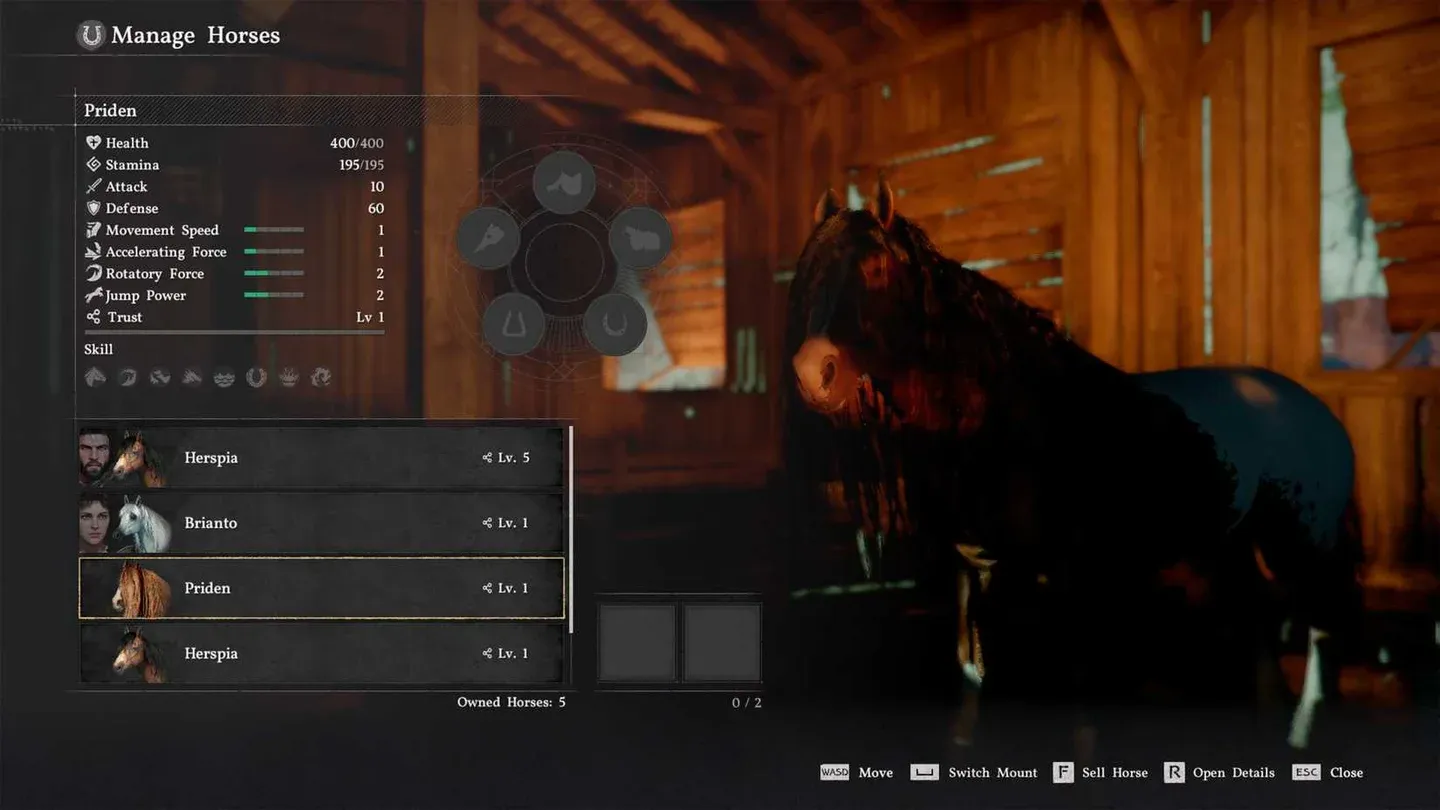Select the horse barding armor slot
Image resolution: width=1440 pixels, height=810 pixels.
640,238
